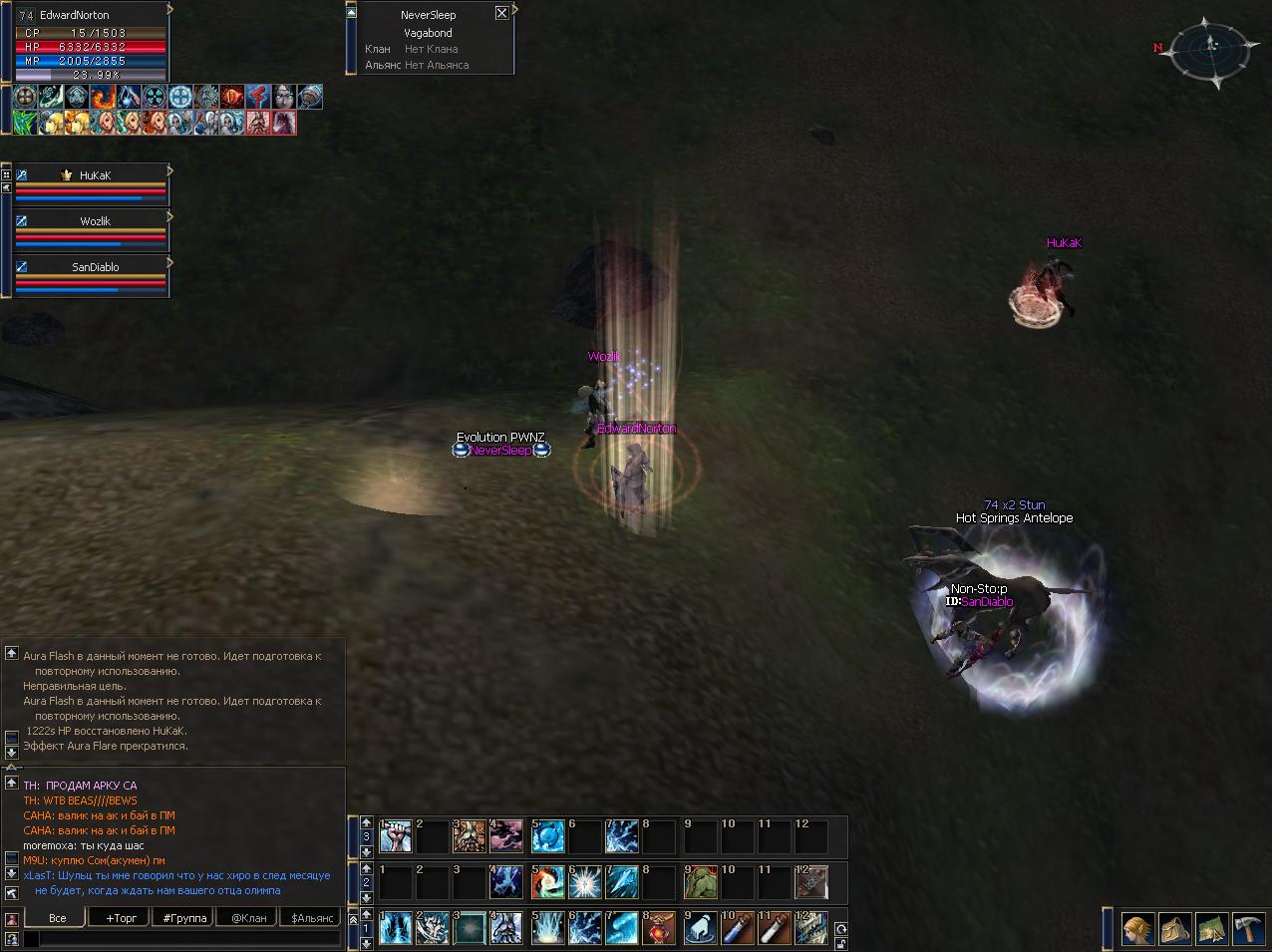Click the hammer icon in the menu bar
1272x952 pixels.
[1249, 929]
